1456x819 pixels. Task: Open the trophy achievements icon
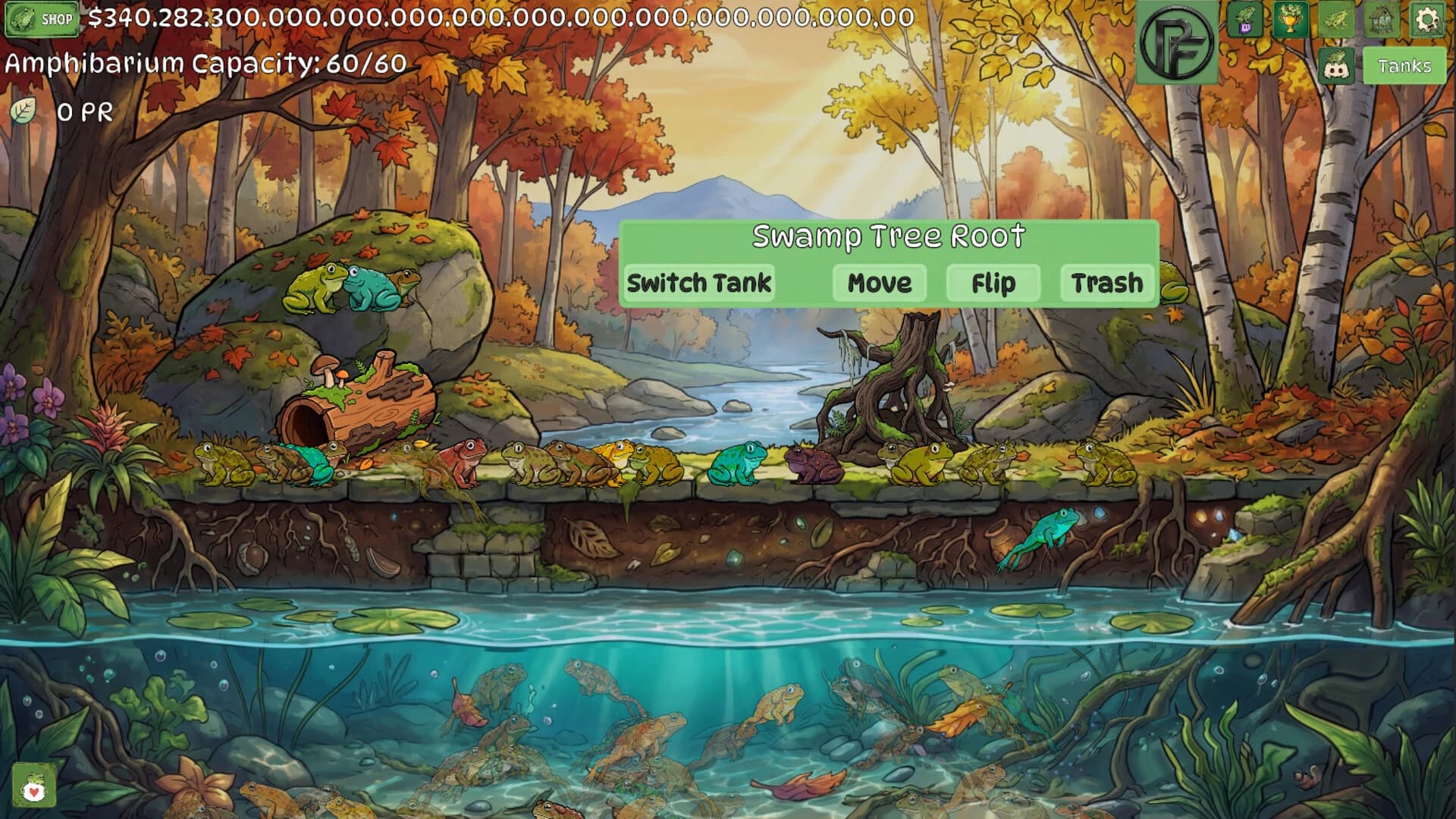pyautogui.click(x=1291, y=19)
